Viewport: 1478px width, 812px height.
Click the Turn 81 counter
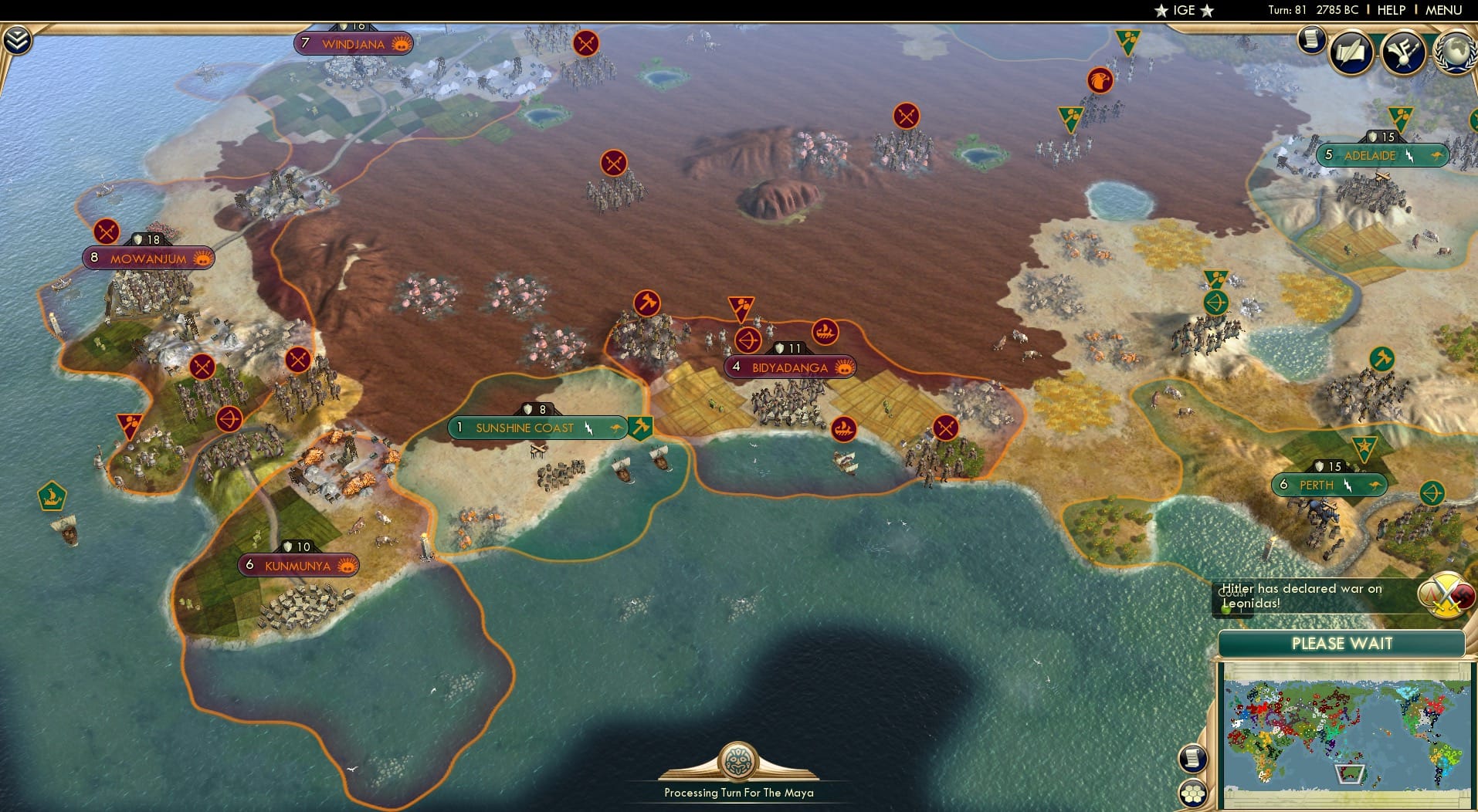point(1289,10)
